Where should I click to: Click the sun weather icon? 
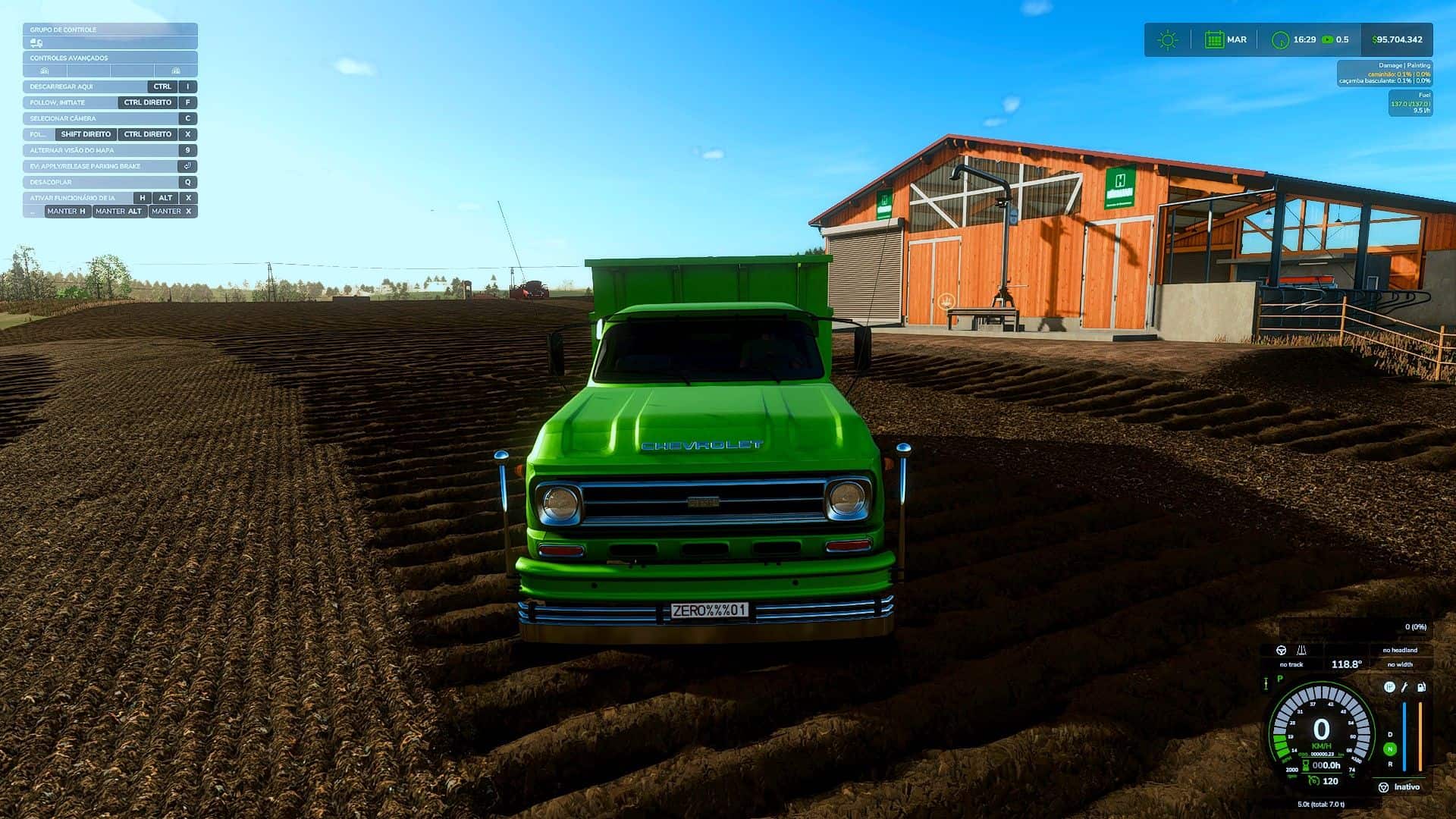click(1168, 39)
